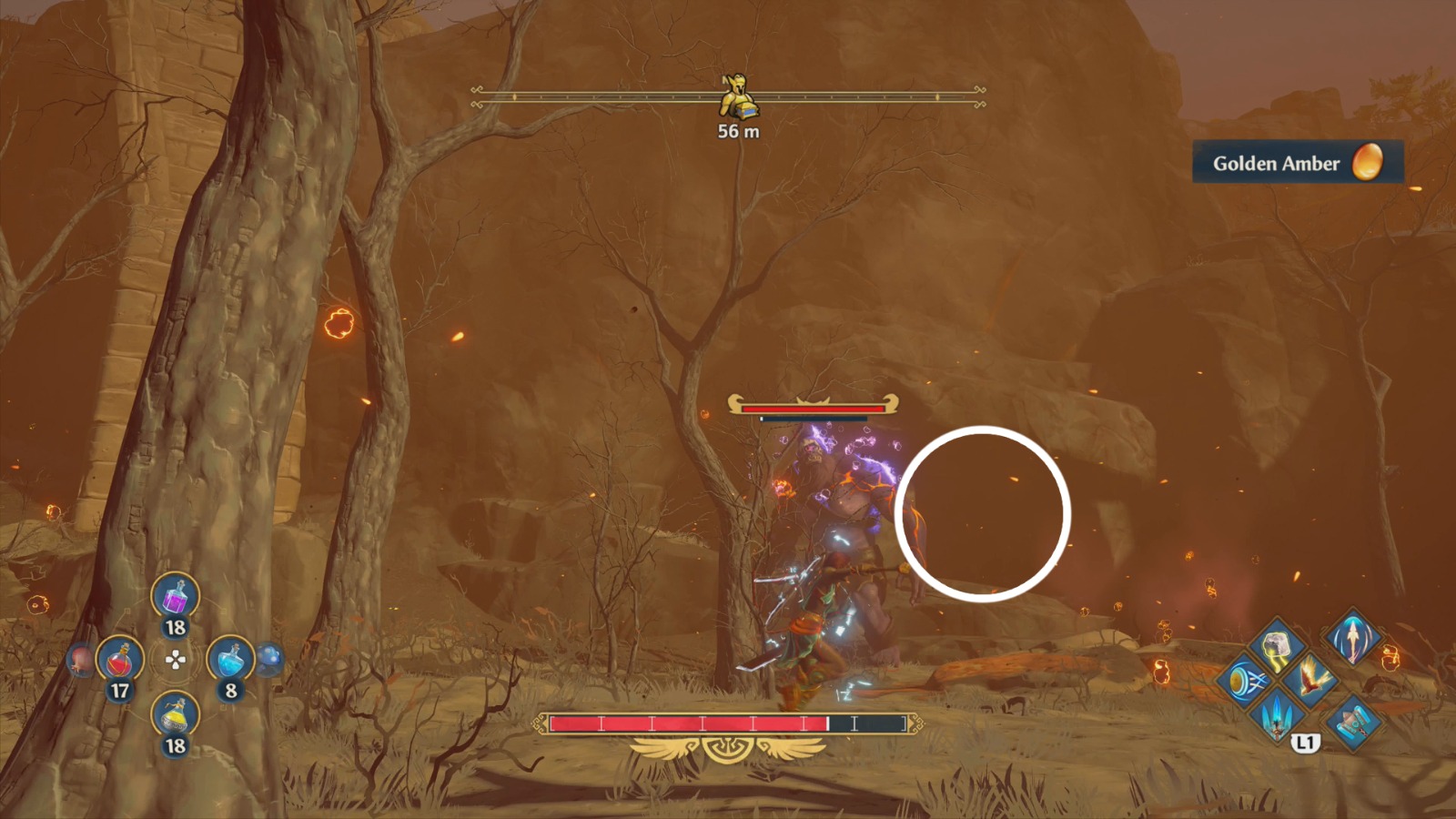
Task: Click the pomegranate ingredient icon
Action: (x=80, y=659)
